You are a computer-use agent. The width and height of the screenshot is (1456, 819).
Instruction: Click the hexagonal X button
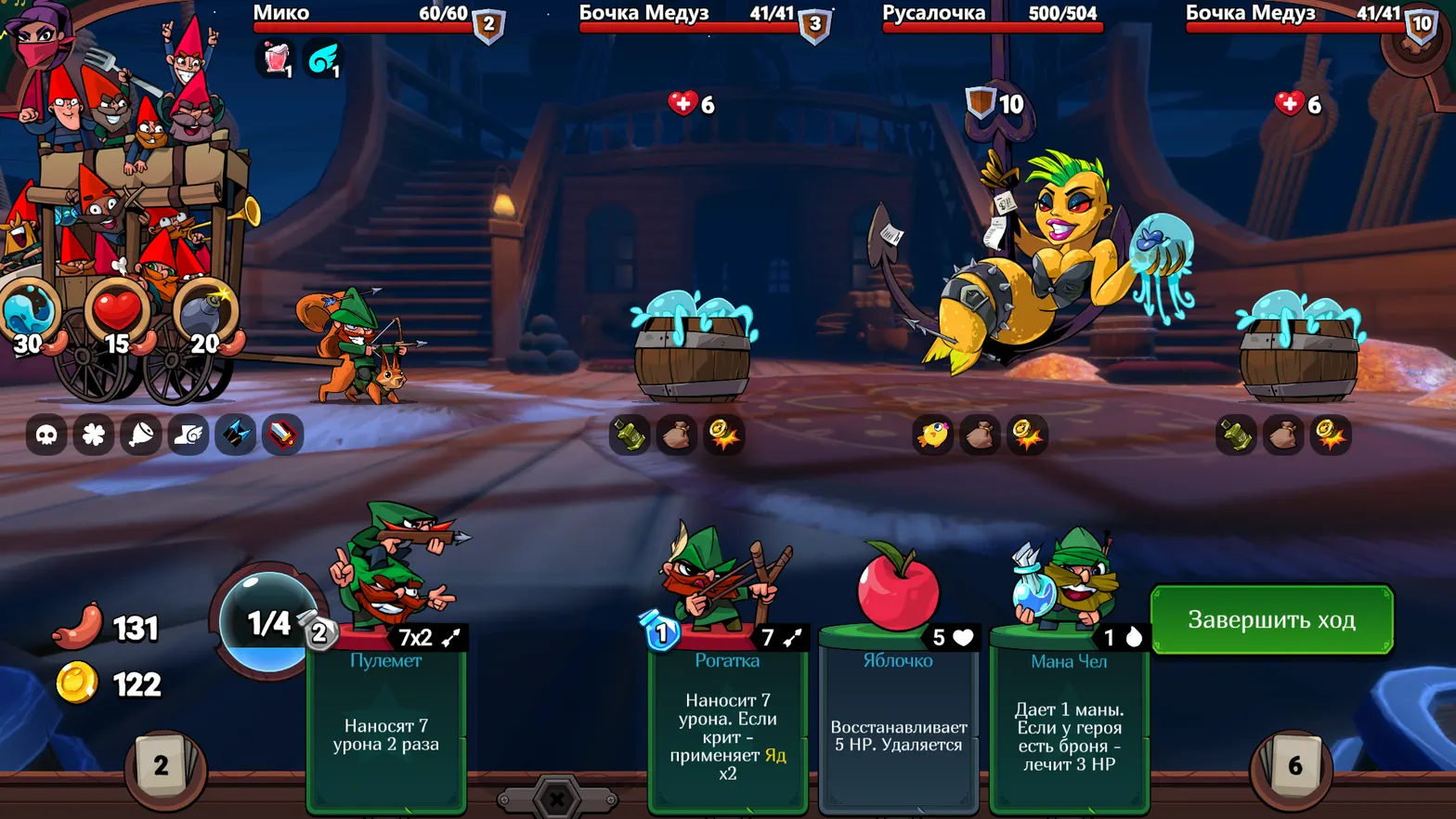[x=557, y=799]
